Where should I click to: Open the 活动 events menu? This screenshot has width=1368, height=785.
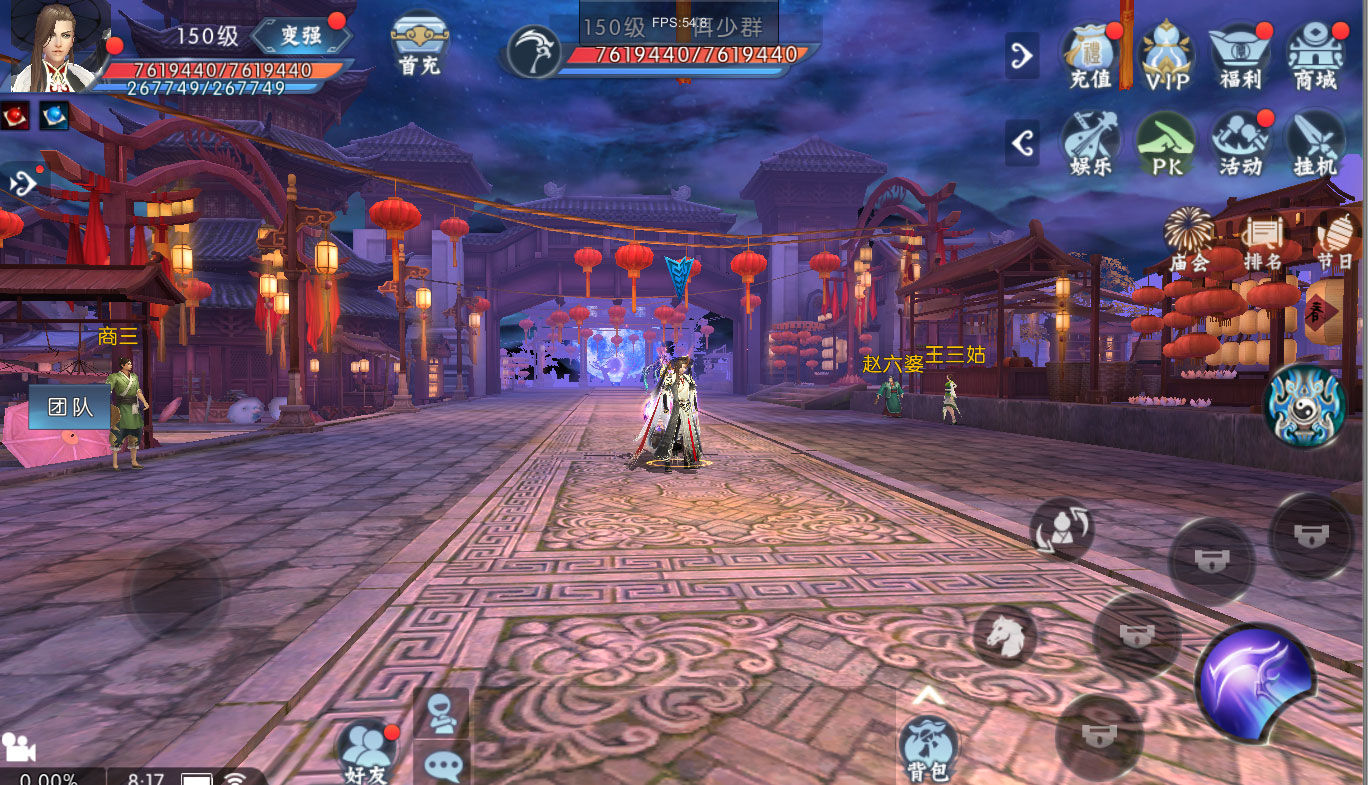click(x=1240, y=143)
